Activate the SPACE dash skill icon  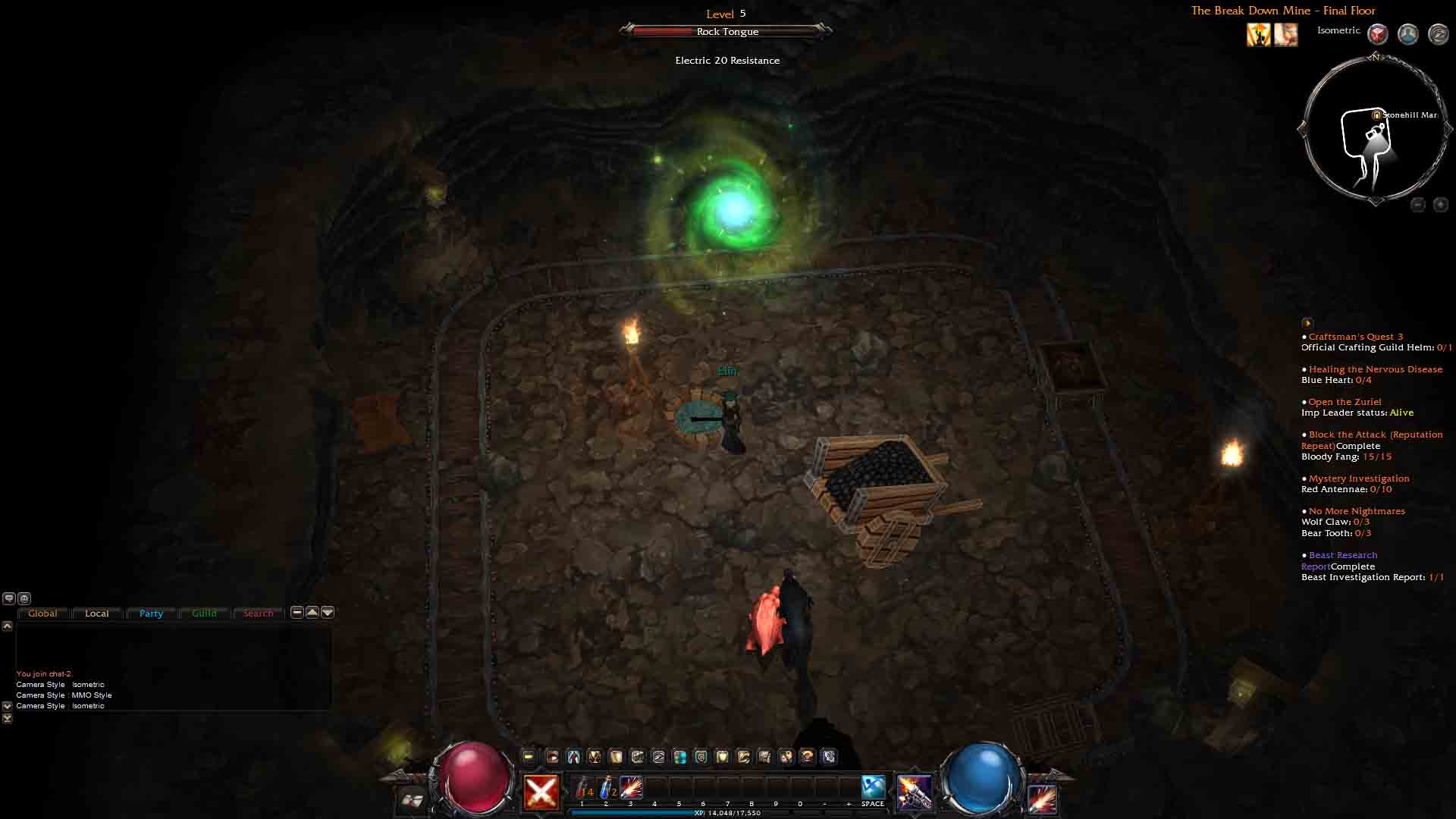tap(872, 787)
